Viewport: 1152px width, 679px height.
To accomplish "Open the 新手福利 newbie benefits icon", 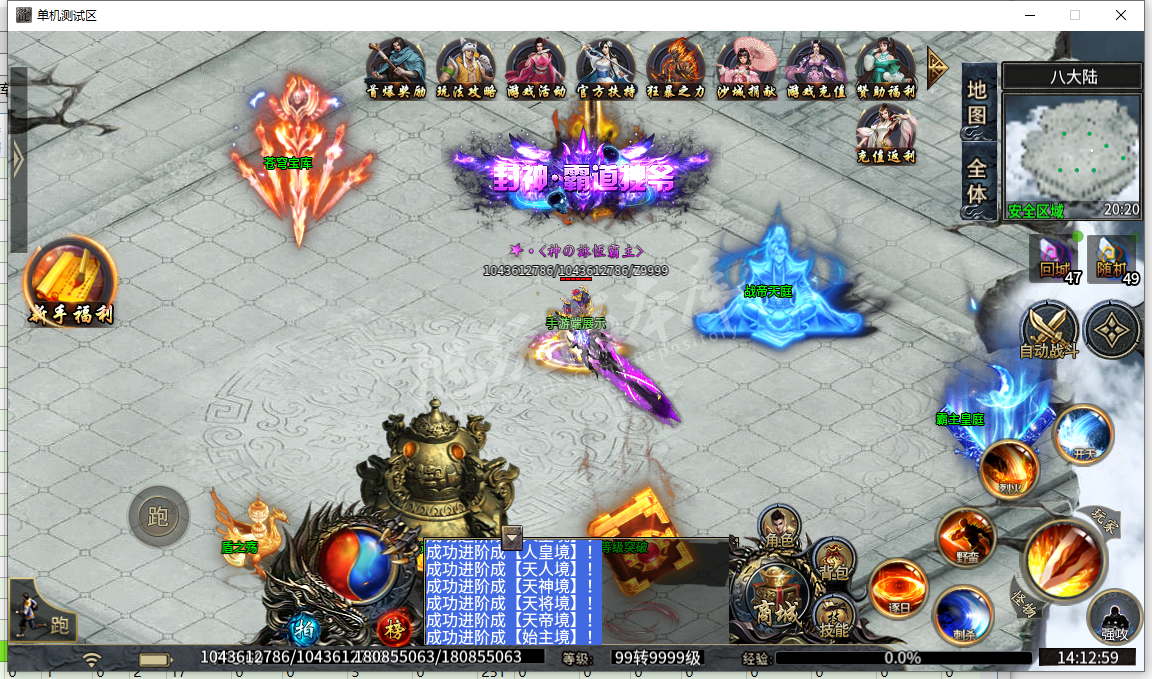I will coord(70,282).
